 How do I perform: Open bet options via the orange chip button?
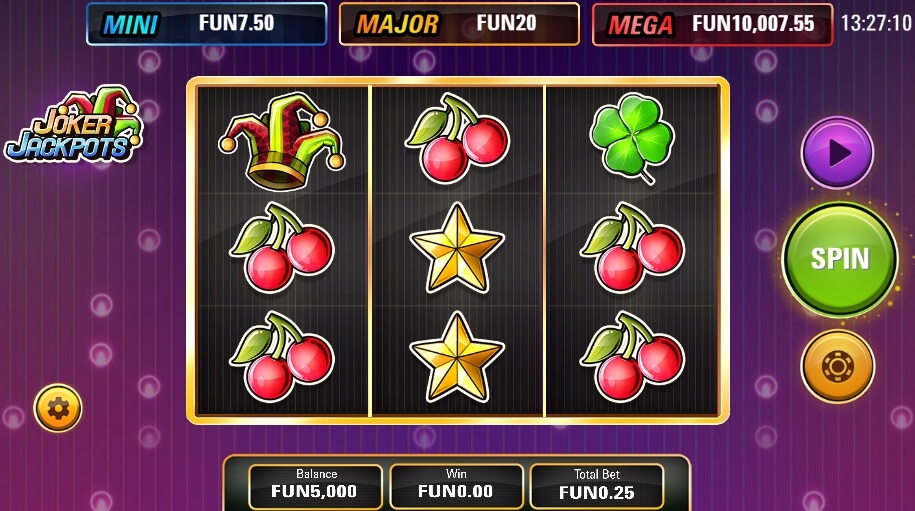coord(837,367)
